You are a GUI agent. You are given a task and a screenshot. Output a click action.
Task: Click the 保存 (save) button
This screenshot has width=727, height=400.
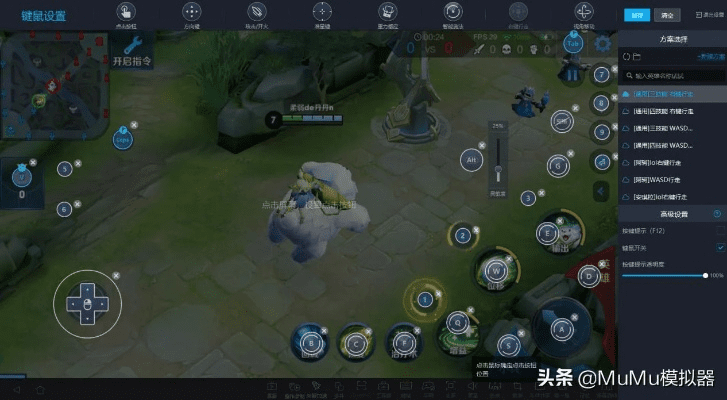tap(636, 15)
